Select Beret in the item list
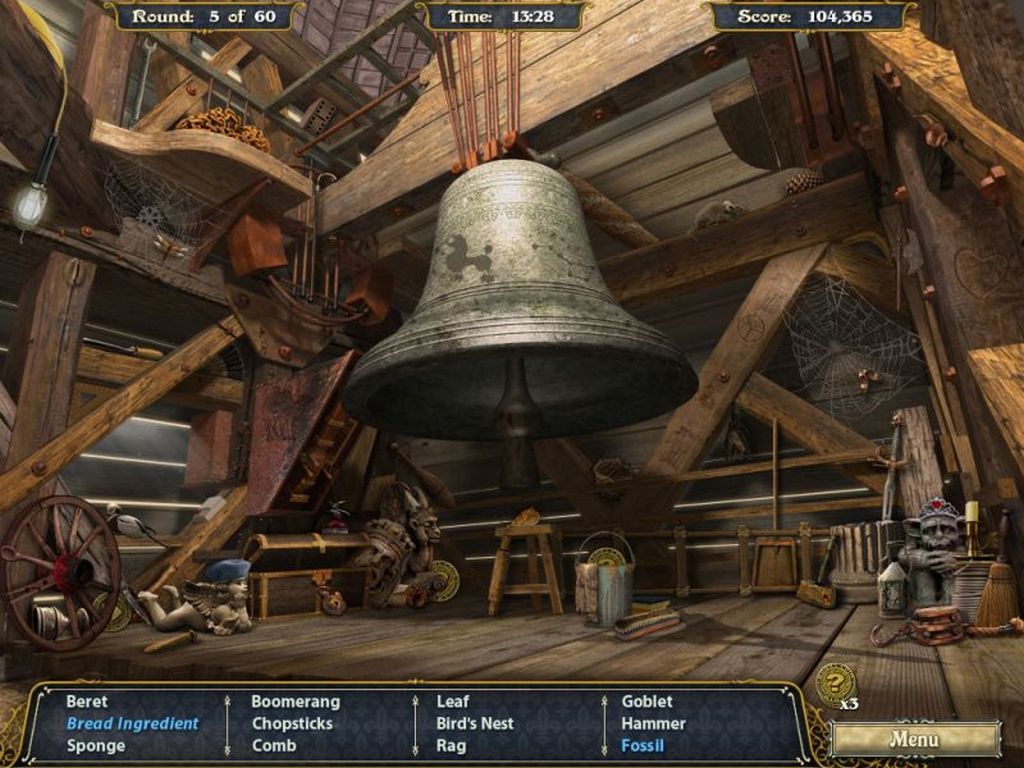1024x768 pixels. pyautogui.click(x=87, y=702)
